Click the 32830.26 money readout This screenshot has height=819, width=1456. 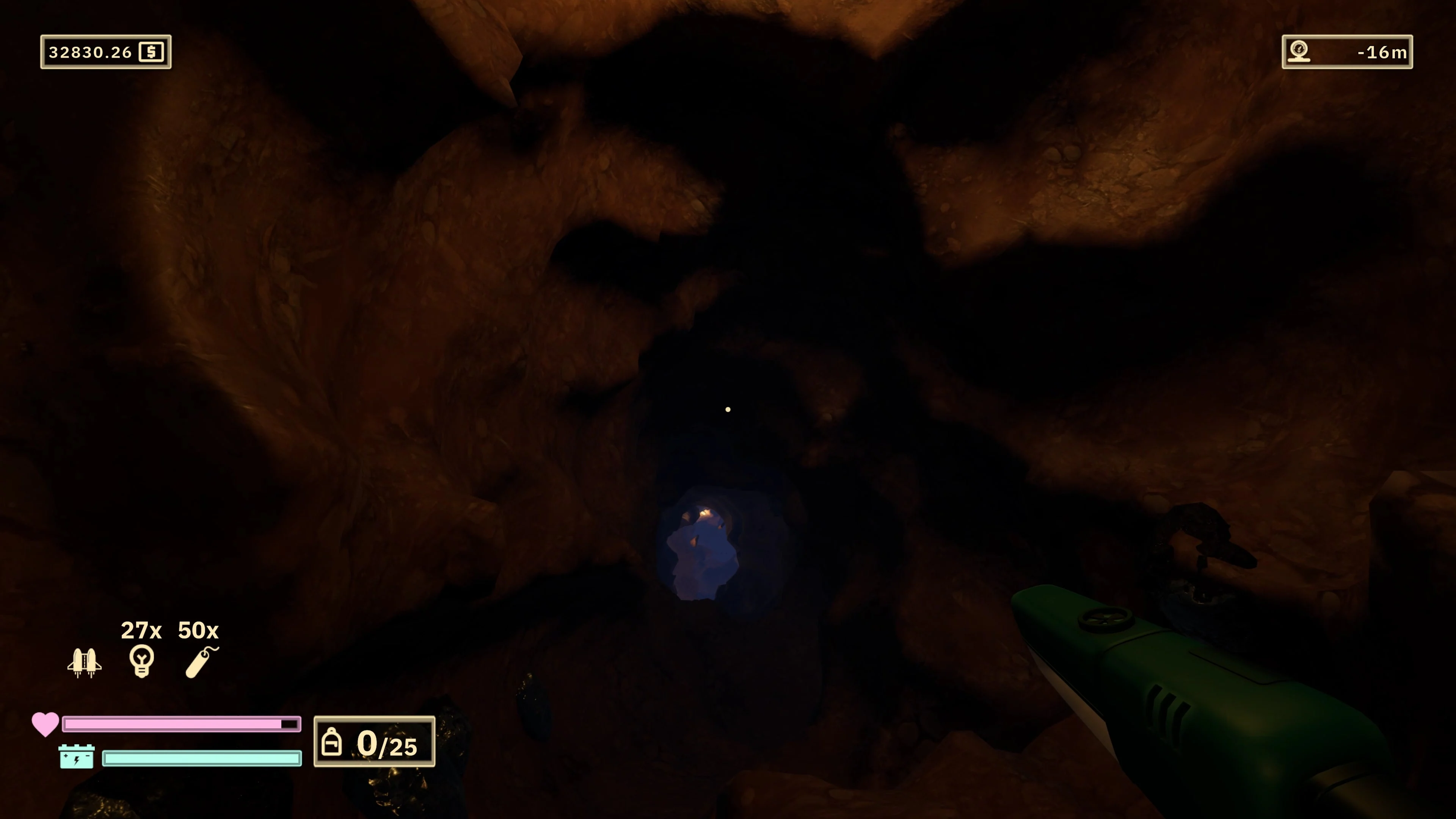click(x=91, y=53)
